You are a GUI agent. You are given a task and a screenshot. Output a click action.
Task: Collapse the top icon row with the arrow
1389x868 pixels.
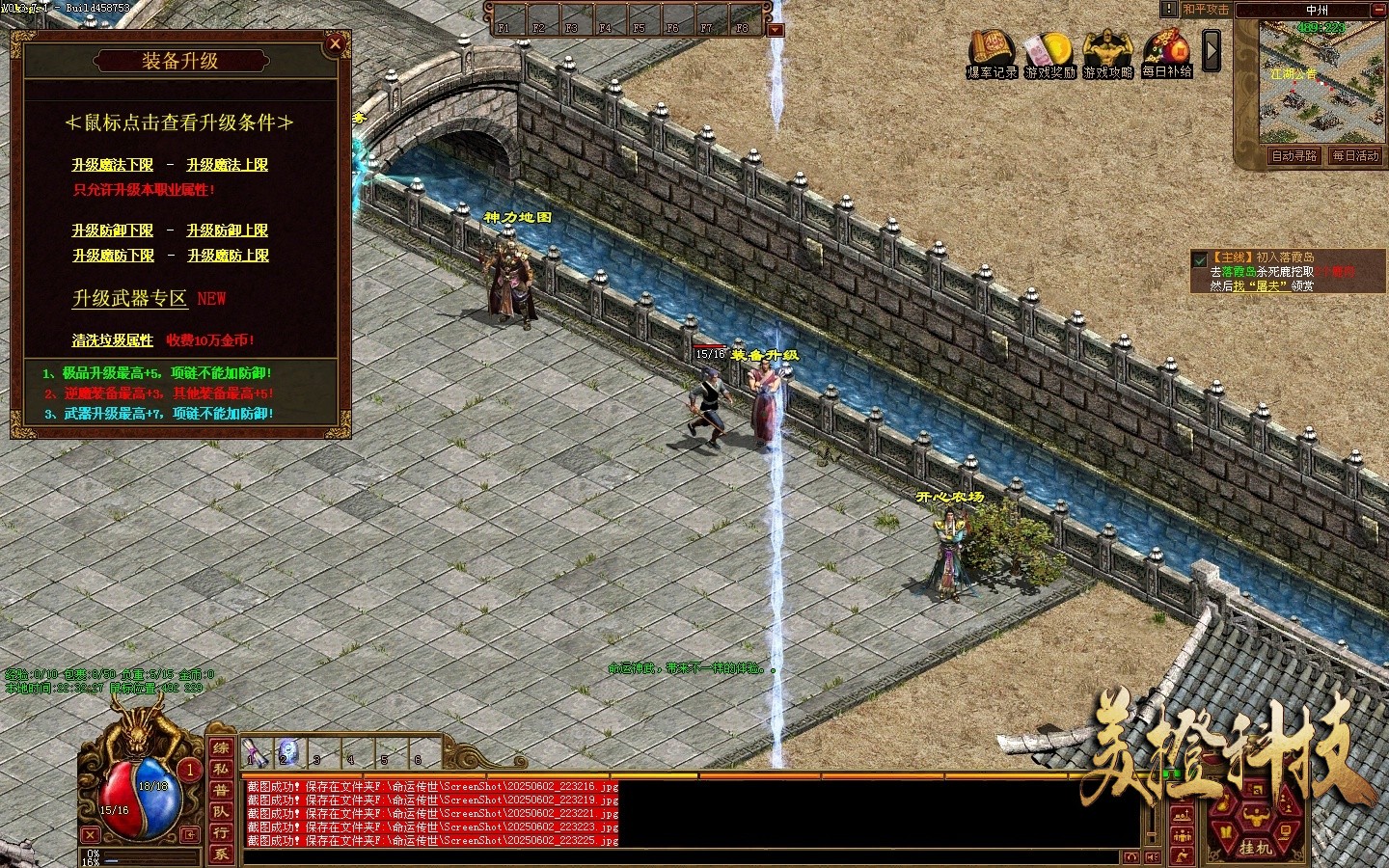click(1212, 50)
